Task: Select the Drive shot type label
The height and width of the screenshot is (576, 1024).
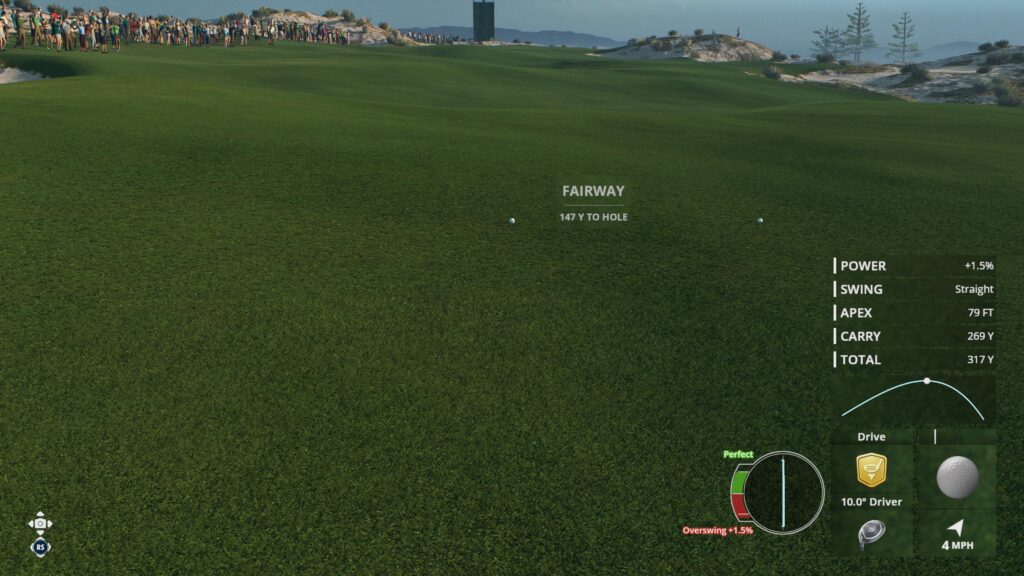Action: [x=871, y=437]
